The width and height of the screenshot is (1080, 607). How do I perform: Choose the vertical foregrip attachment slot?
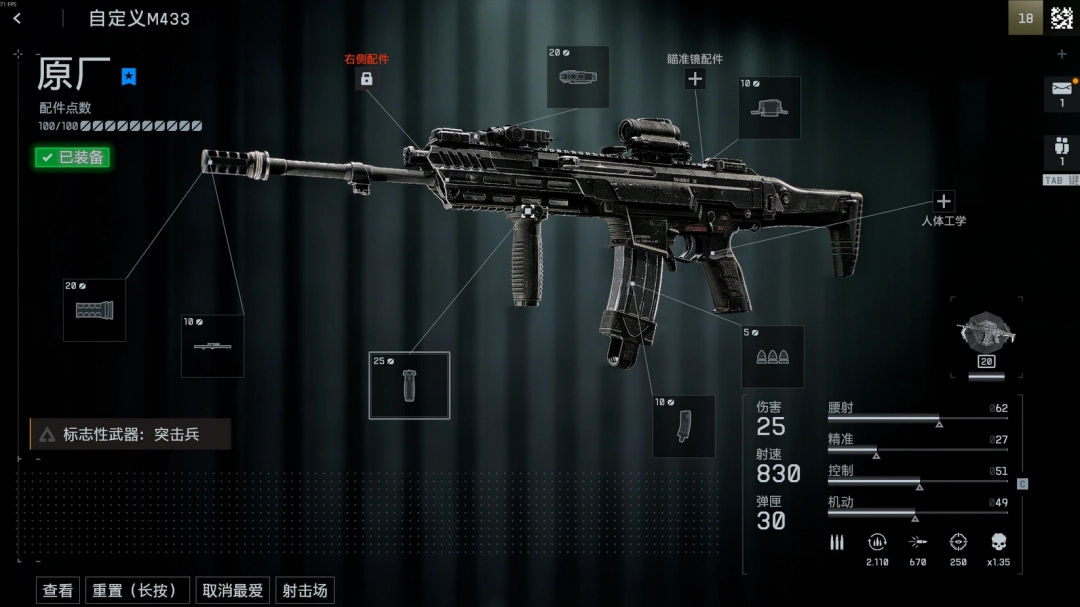[409, 385]
